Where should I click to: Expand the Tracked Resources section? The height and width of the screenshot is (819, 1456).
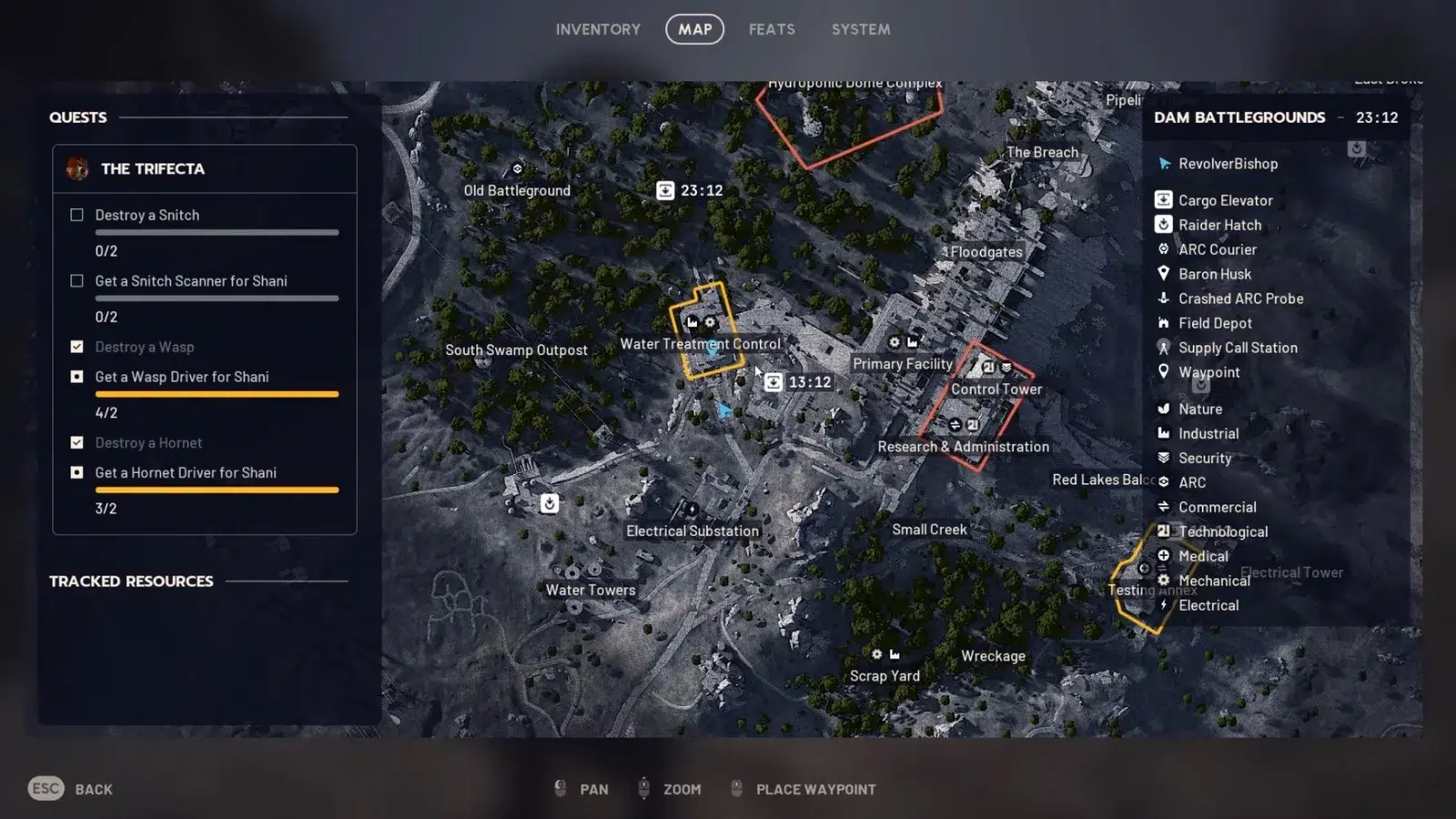coord(130,581)
